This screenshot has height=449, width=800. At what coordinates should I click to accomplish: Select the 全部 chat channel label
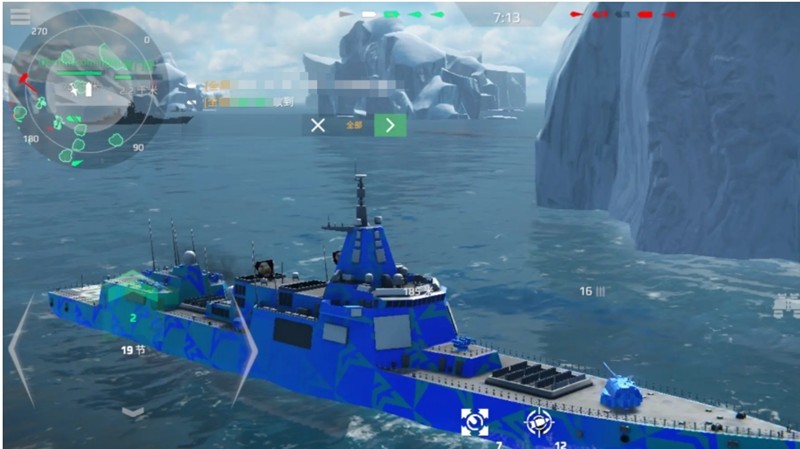click(353, 126)
